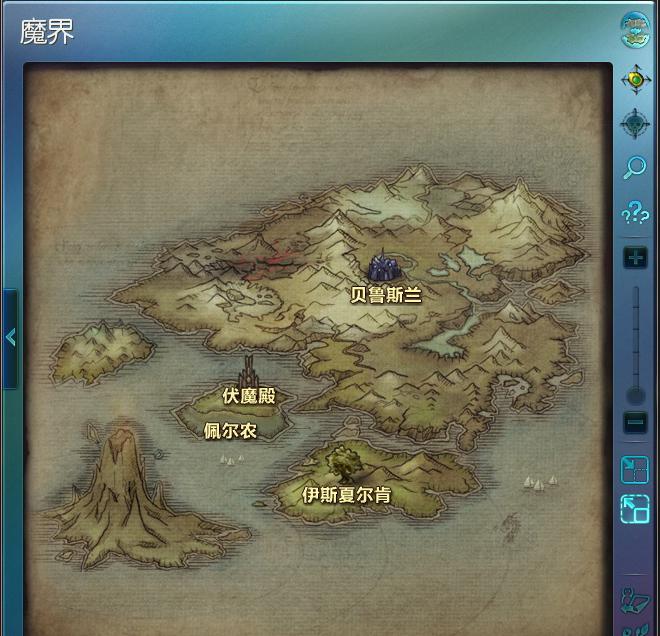Shrink the map with the inward-arrow icon
The image size is (660, 636).
(635, 469)
